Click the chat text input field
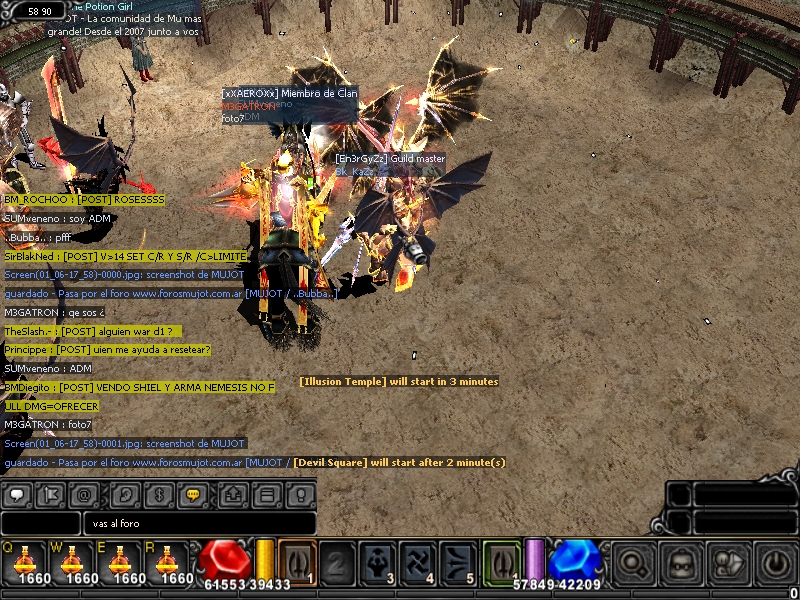Image resolution: width=800 pixels, height=600 pixels. coord(200,523)
